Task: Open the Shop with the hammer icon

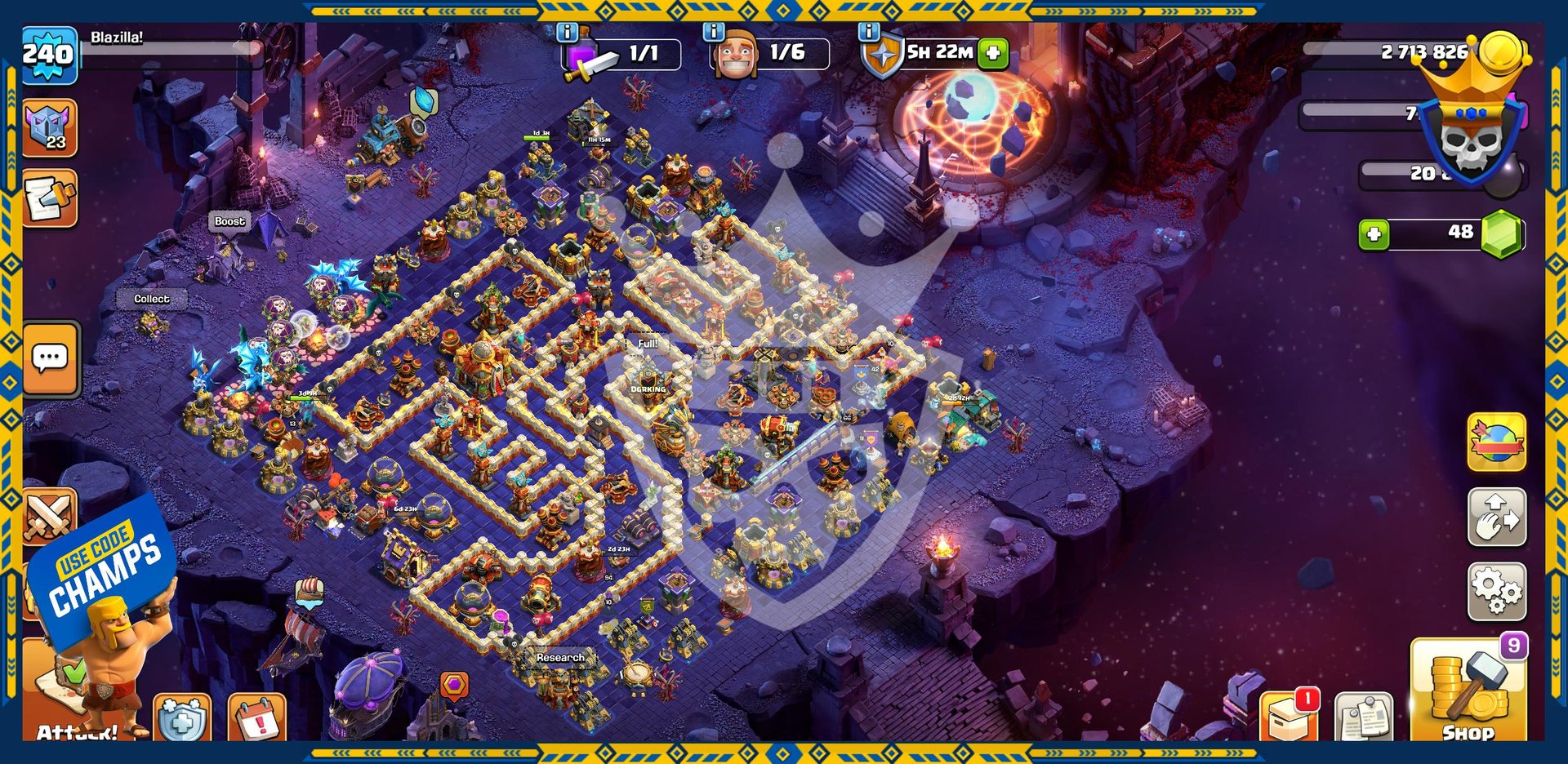Action: point(1468,691)
